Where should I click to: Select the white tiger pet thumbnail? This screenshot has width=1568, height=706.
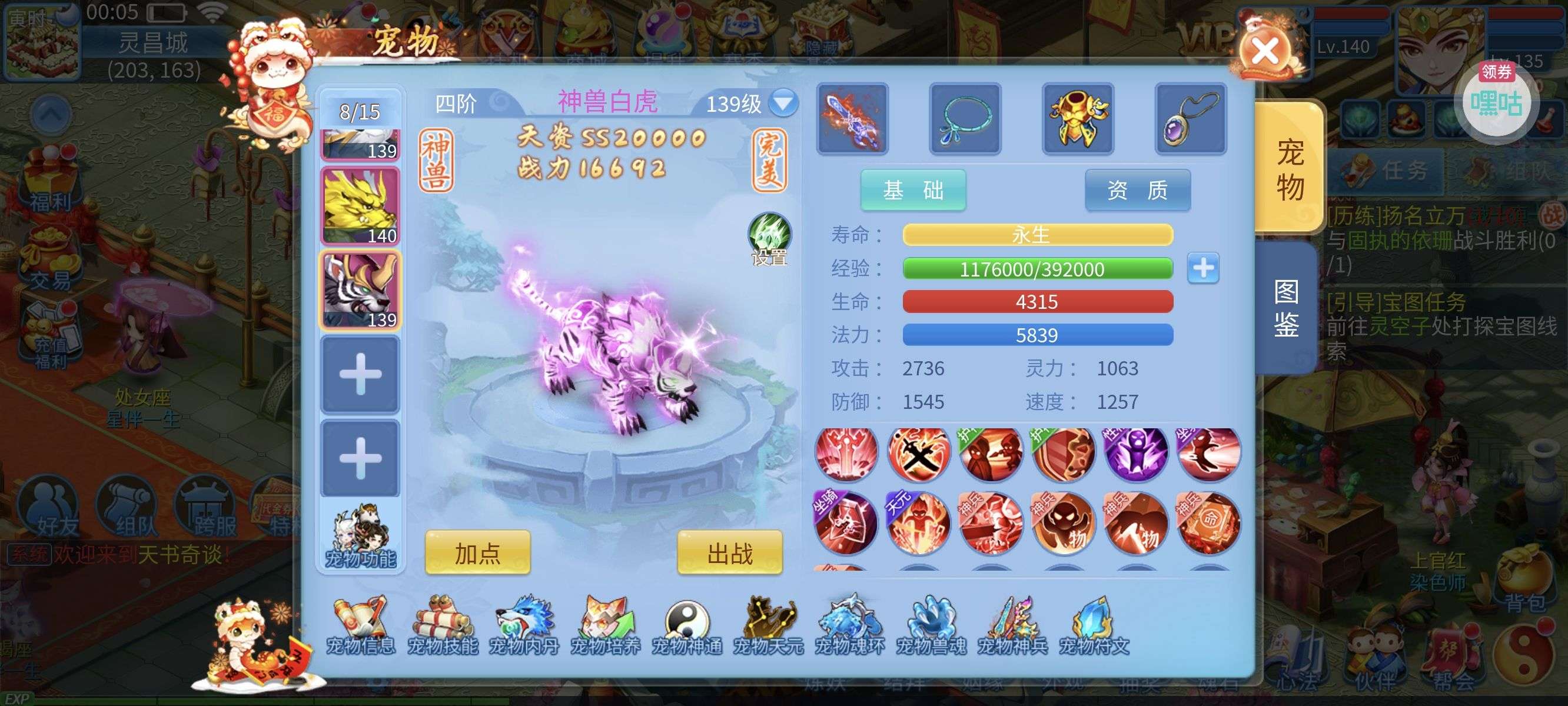(x=360, y=290)
